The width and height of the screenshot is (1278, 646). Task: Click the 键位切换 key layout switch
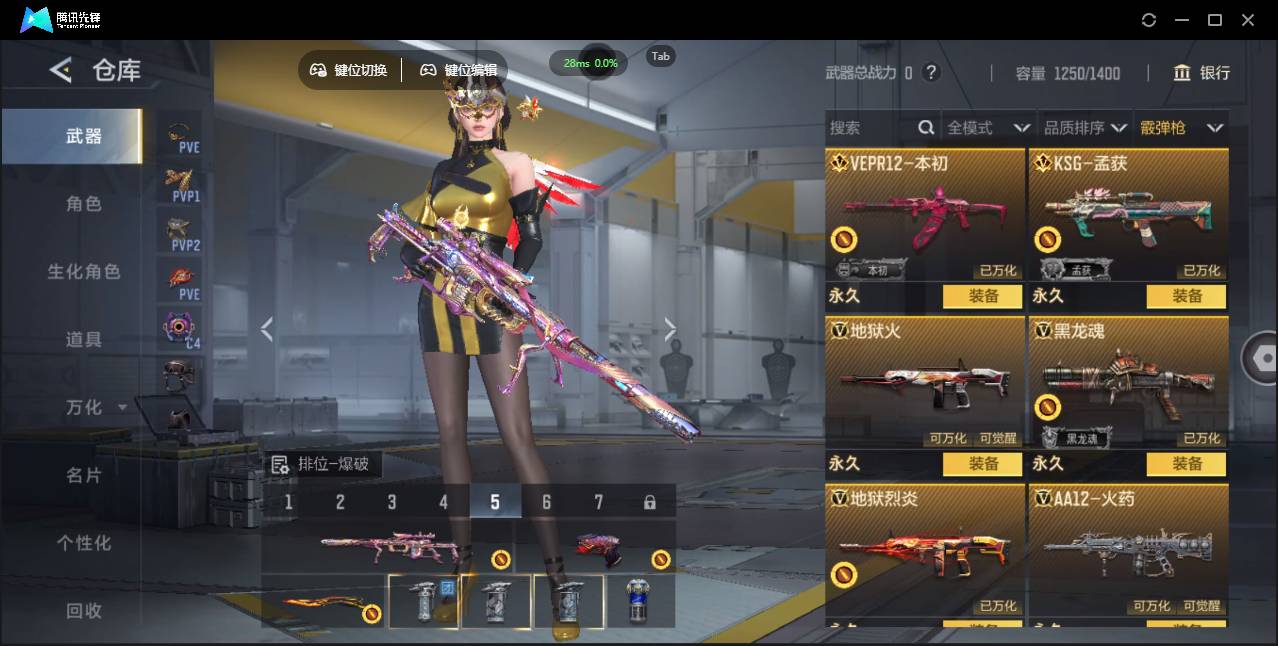click(348, 70)
